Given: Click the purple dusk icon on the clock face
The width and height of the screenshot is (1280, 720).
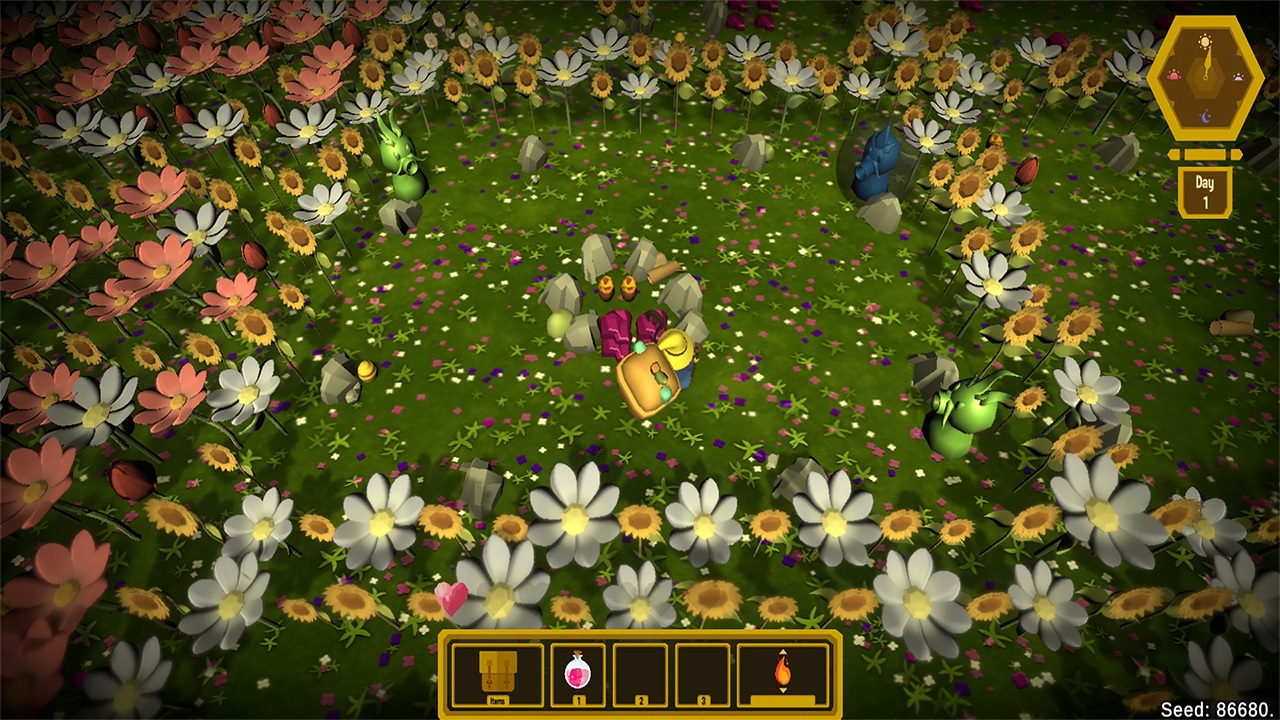Looking at the screenshot, I should (x=1238, y=77).
